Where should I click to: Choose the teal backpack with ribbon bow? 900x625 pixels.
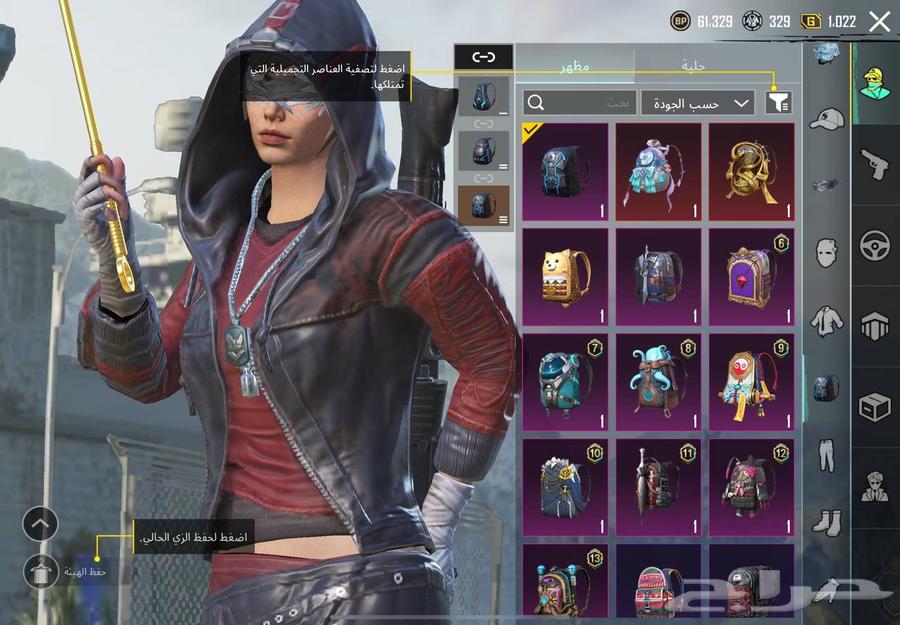[658, 172]
